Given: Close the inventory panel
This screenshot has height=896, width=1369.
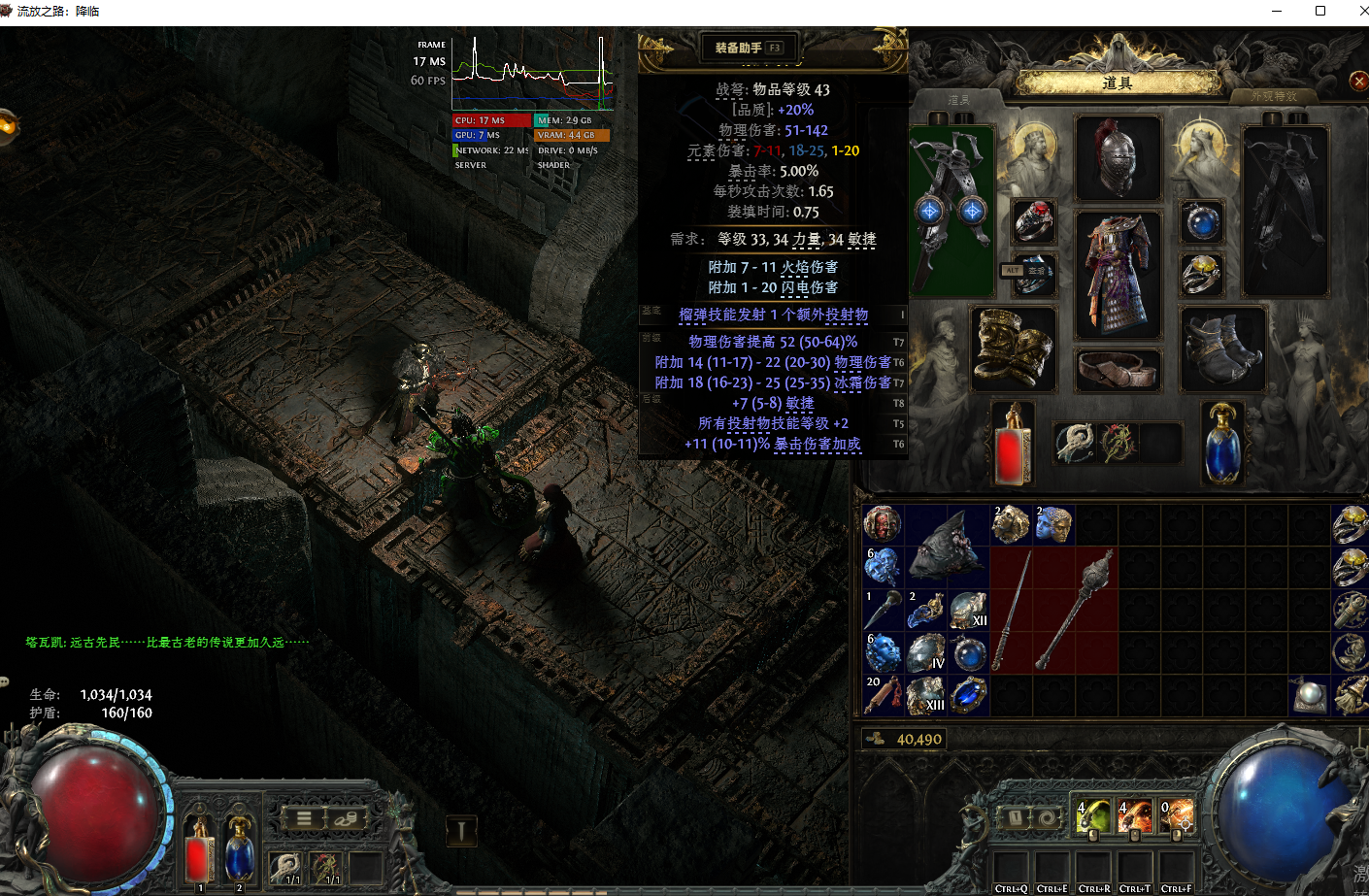Looking at the screenshot, I should 1358,82.
